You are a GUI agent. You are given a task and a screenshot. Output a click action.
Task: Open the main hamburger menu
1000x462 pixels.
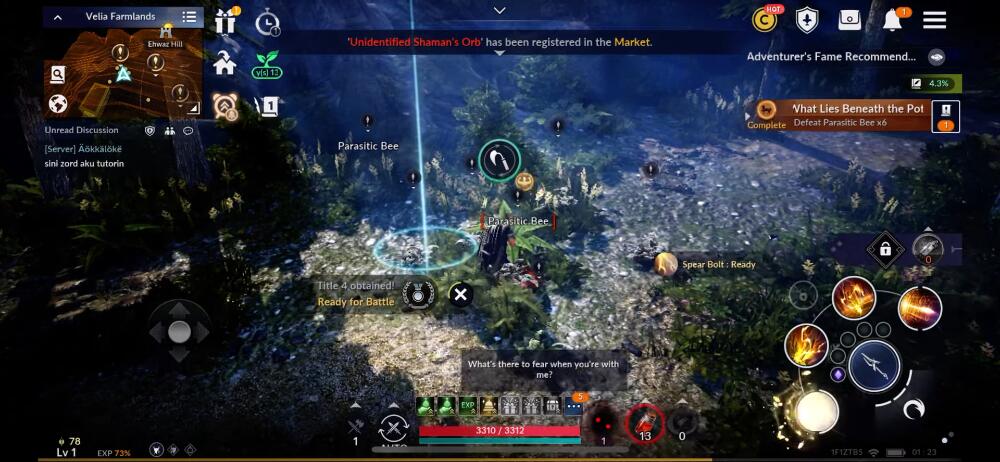pos(934,20)
